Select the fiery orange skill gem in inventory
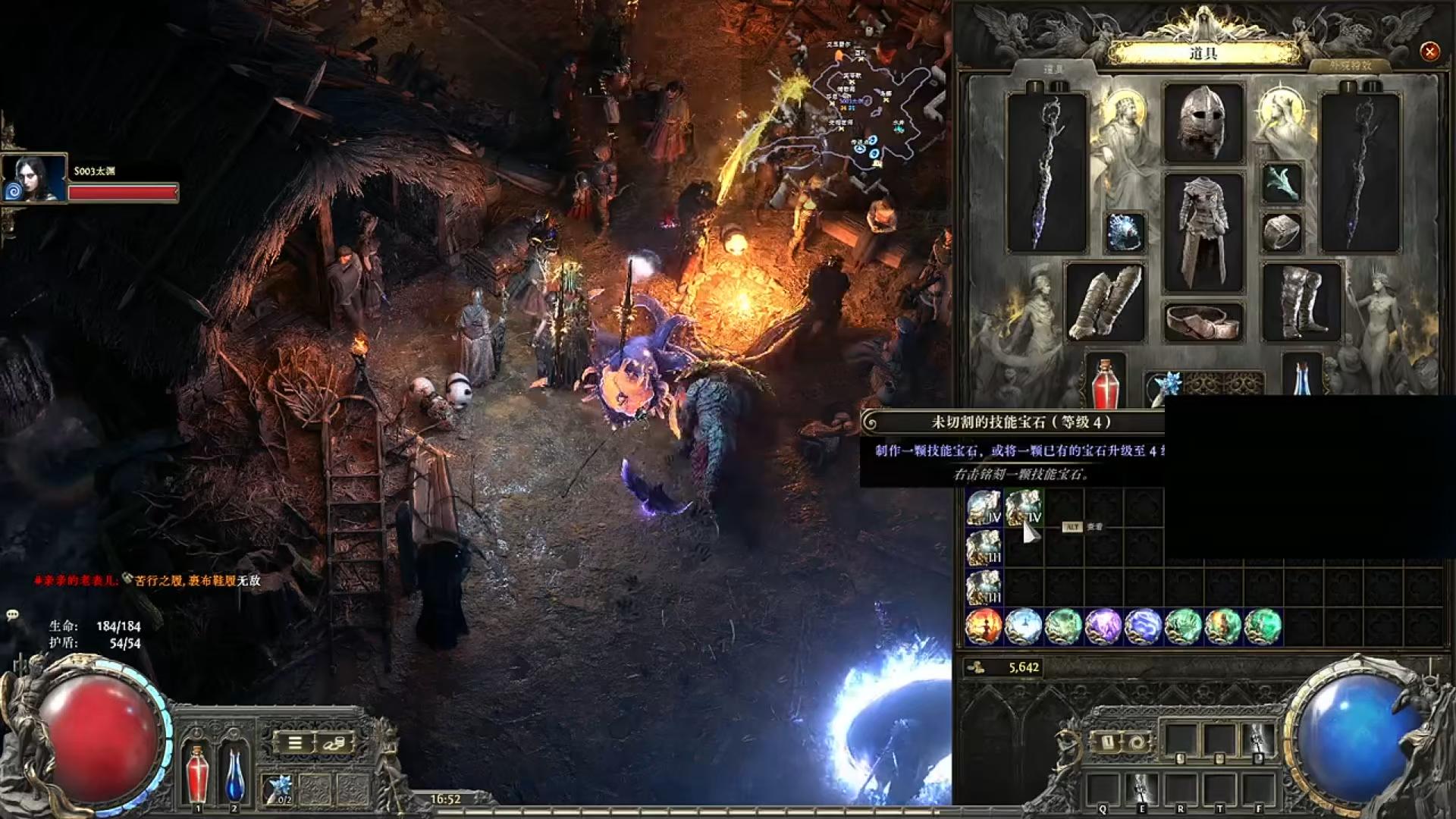The width and height of the screenshot is (1456, 819). [984, 627]
